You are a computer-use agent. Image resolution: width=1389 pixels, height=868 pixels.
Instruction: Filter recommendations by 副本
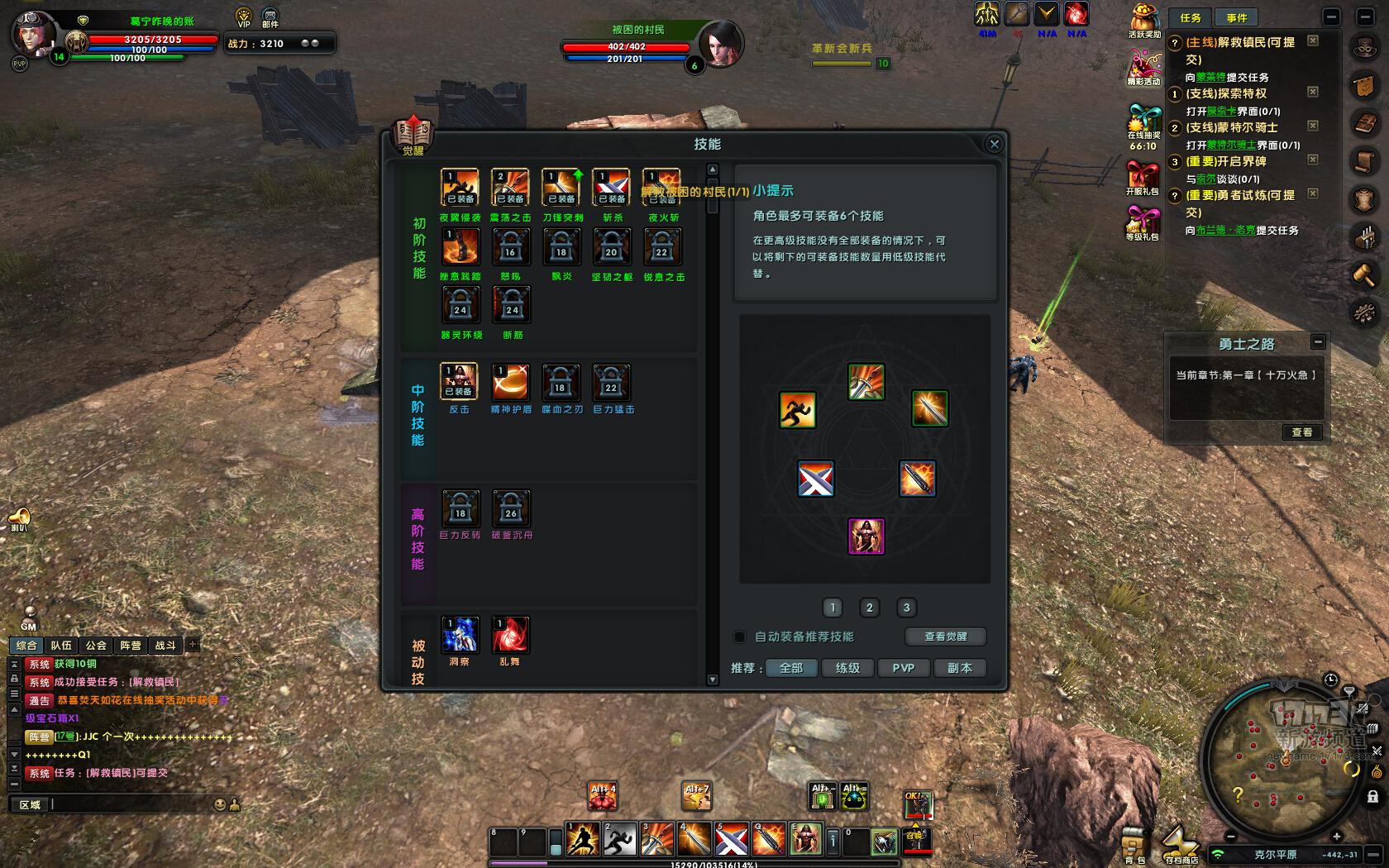coord(959,668)
